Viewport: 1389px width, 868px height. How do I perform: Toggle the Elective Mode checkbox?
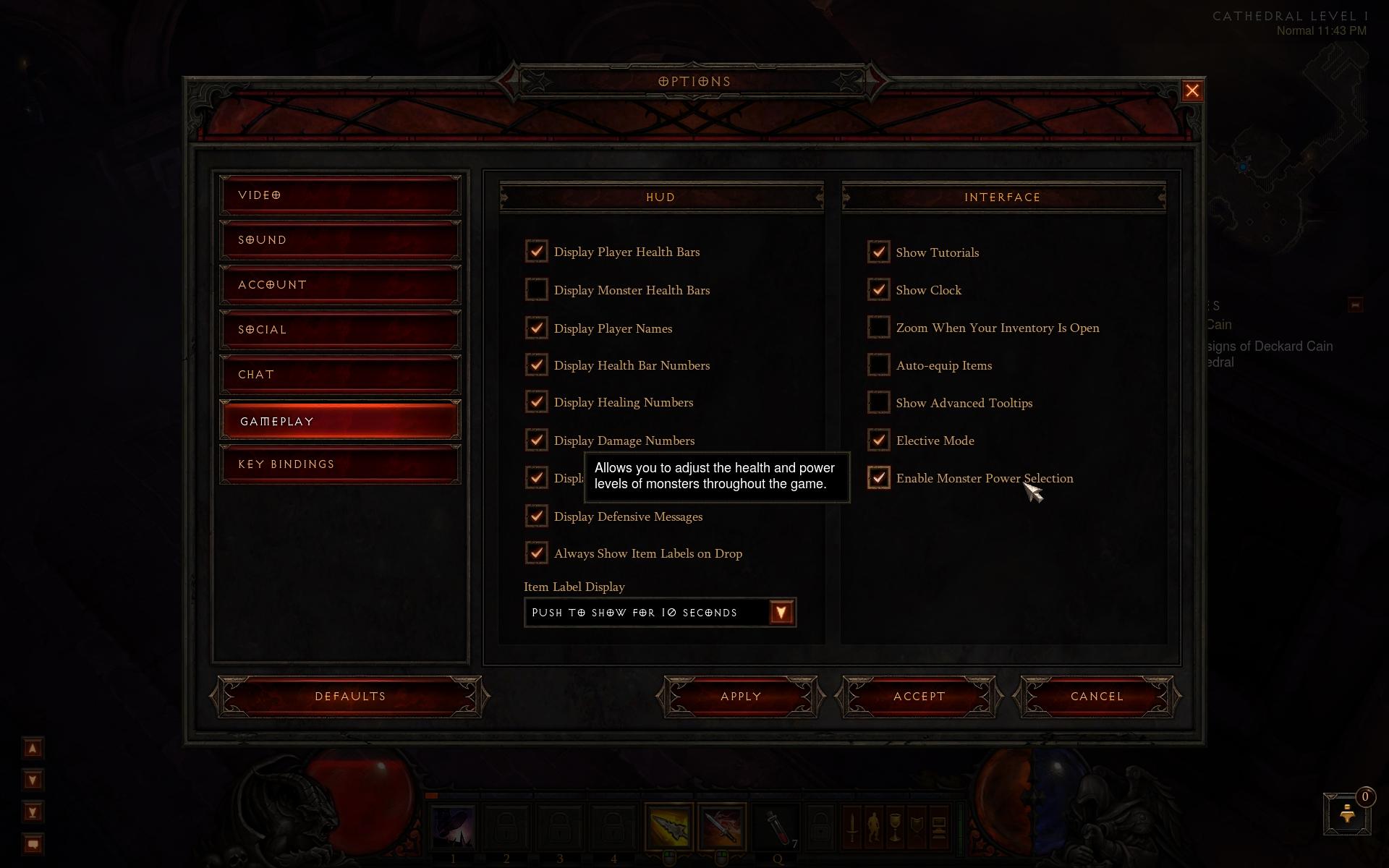(x=878, y=440)
